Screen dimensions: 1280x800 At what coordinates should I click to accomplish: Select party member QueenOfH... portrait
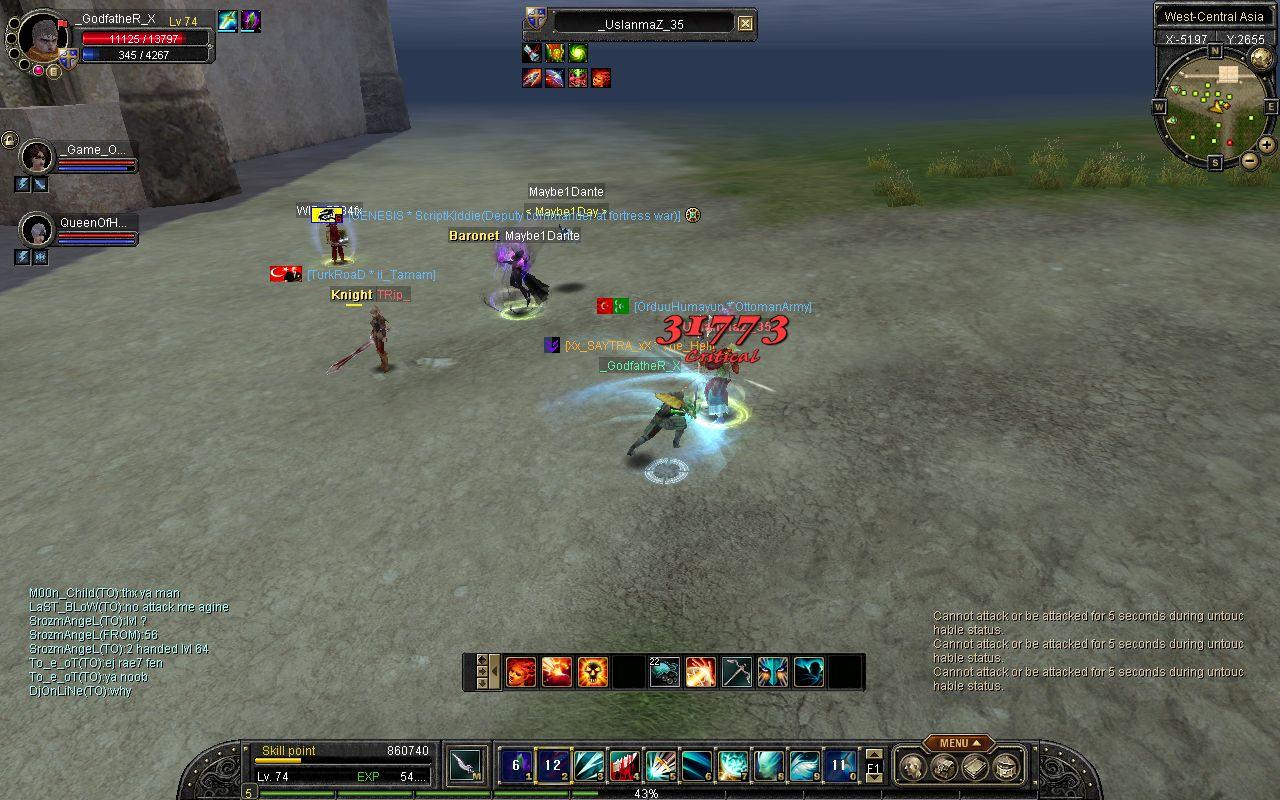point(37,231)
